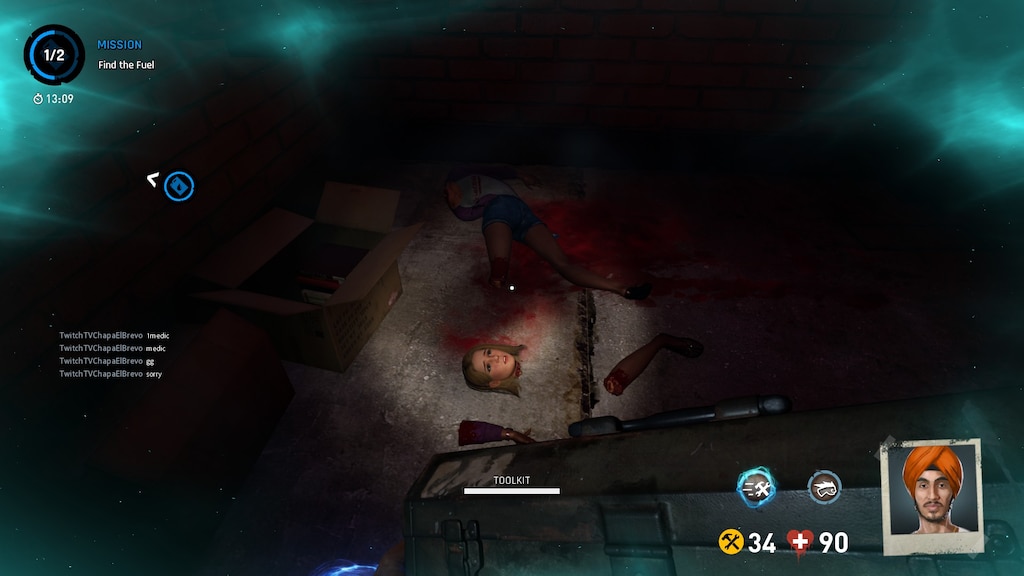Click the blue fuel can objective marker

tap(179, 186)
